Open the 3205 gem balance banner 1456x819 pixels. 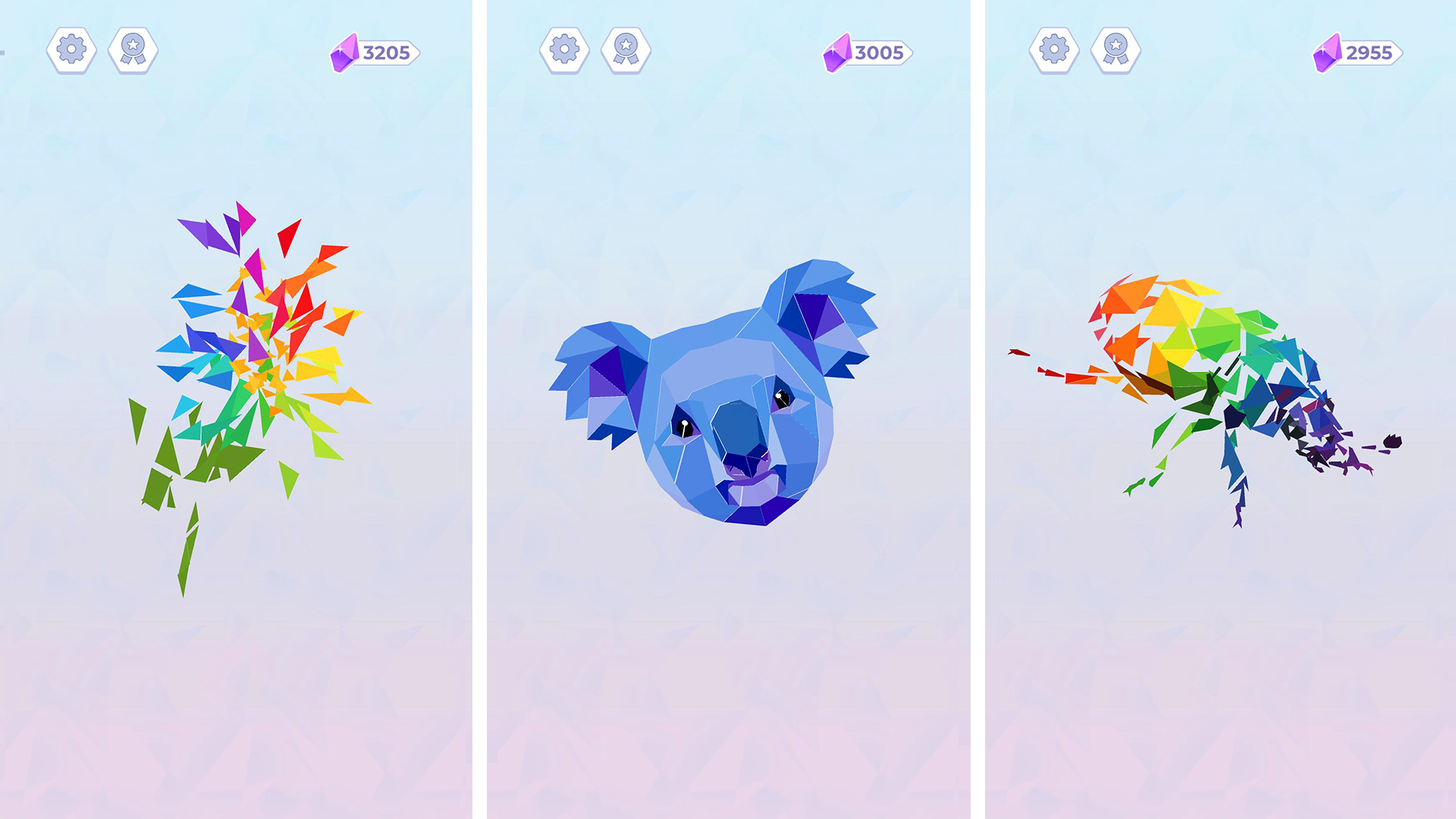coord(379,52)
